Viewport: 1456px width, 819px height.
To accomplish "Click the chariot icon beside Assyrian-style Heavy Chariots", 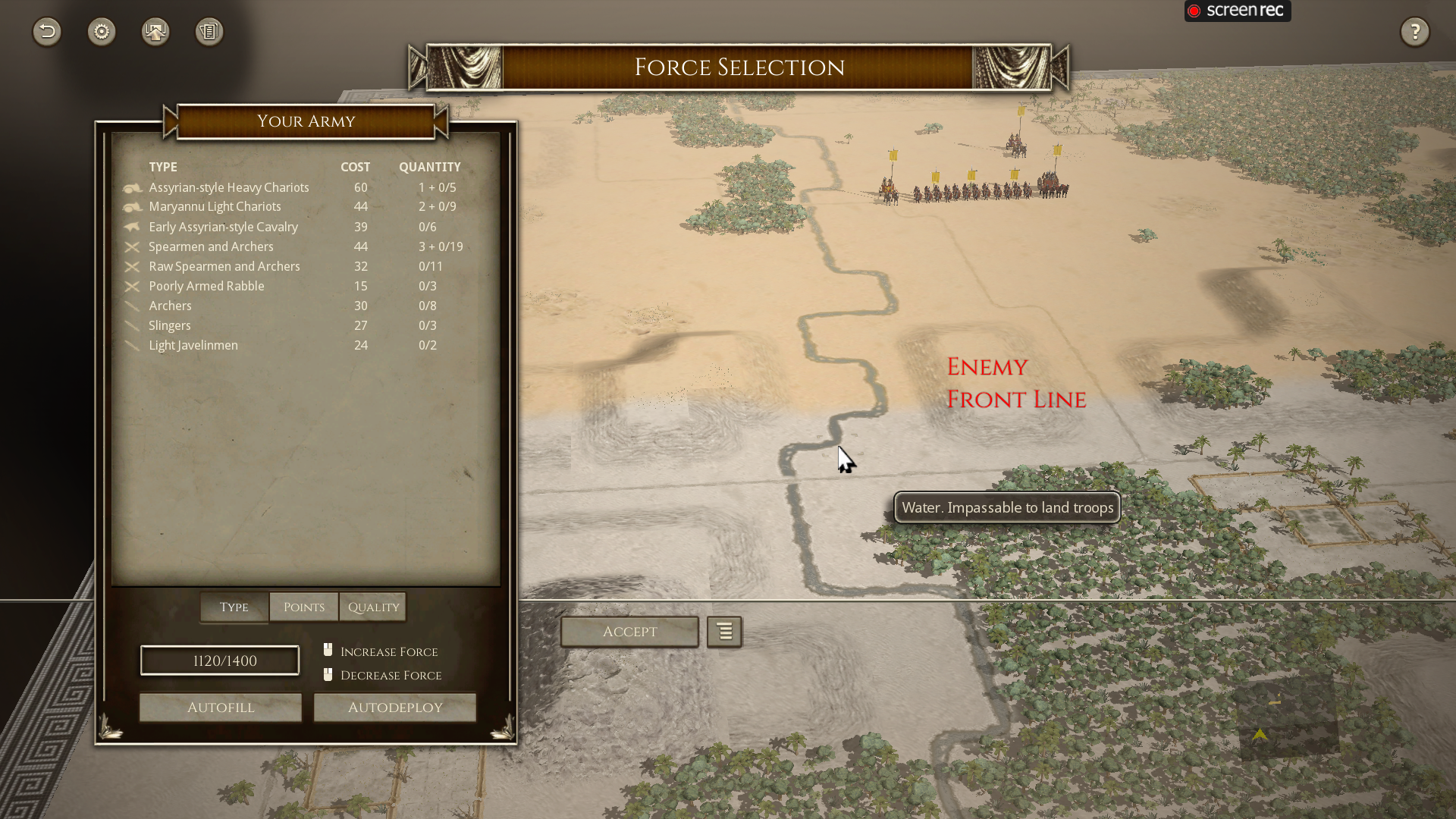I will pyautogui.click(x=133, y=188).
